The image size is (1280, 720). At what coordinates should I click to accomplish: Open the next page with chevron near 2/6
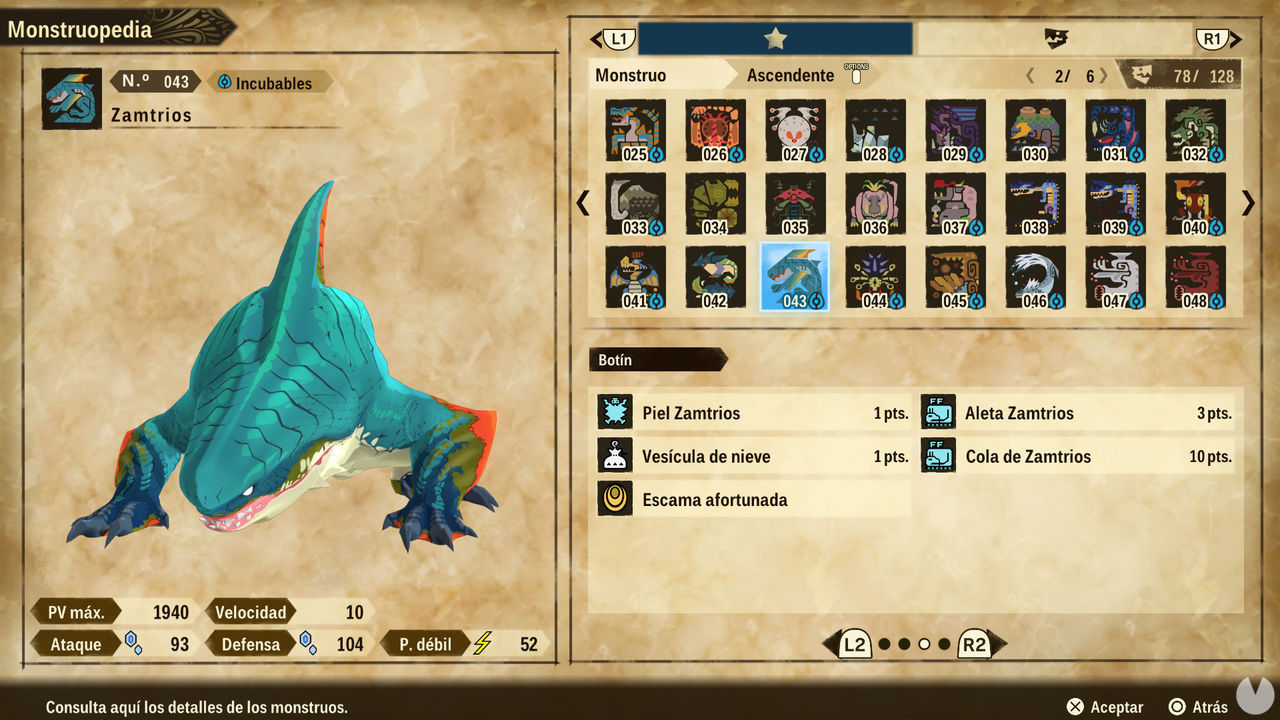(1103, 74)
